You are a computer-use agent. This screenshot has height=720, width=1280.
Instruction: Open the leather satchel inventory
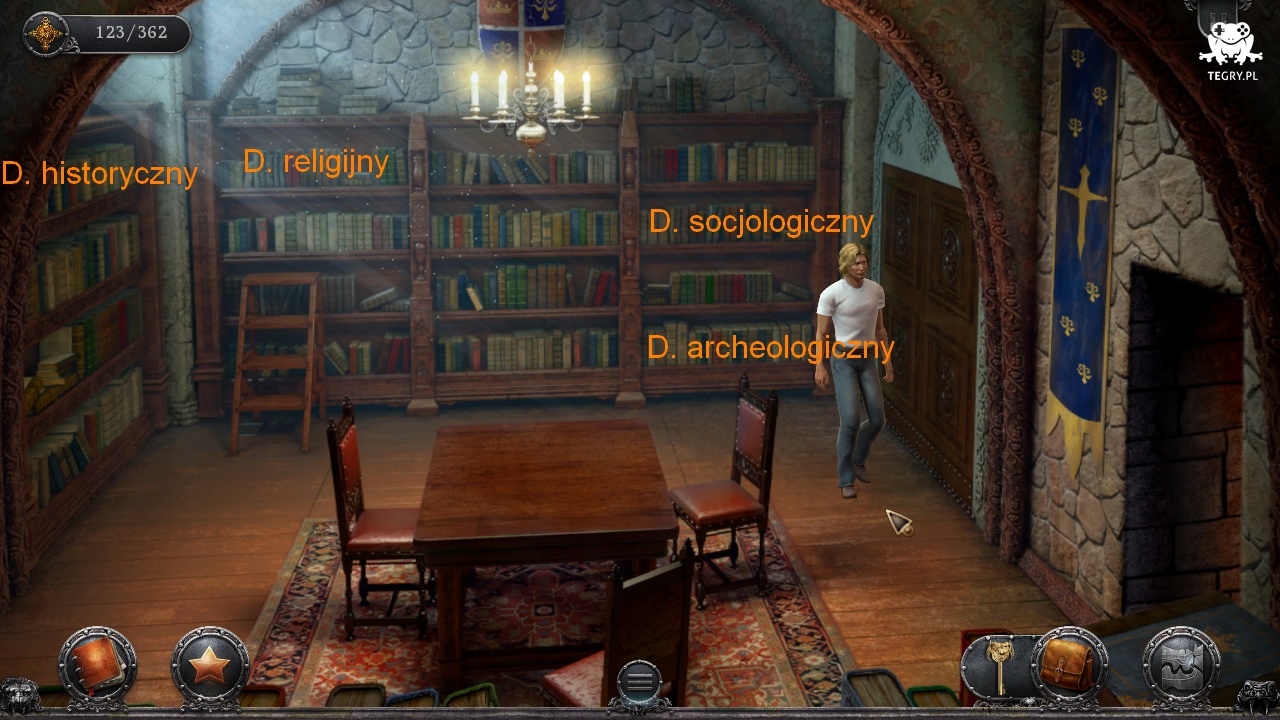(1068, 664)
